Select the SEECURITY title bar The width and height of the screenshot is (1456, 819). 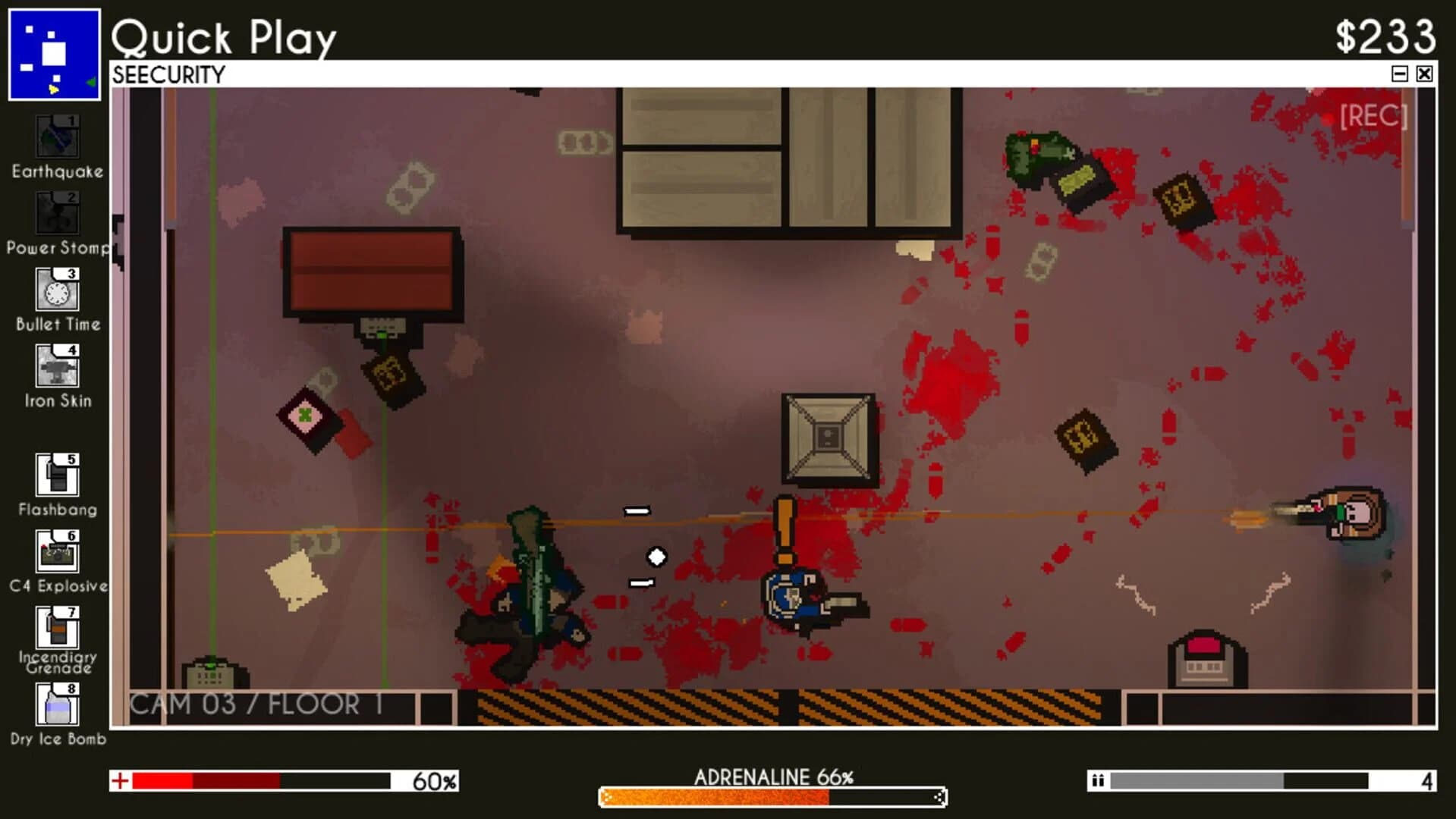[168, 74]
